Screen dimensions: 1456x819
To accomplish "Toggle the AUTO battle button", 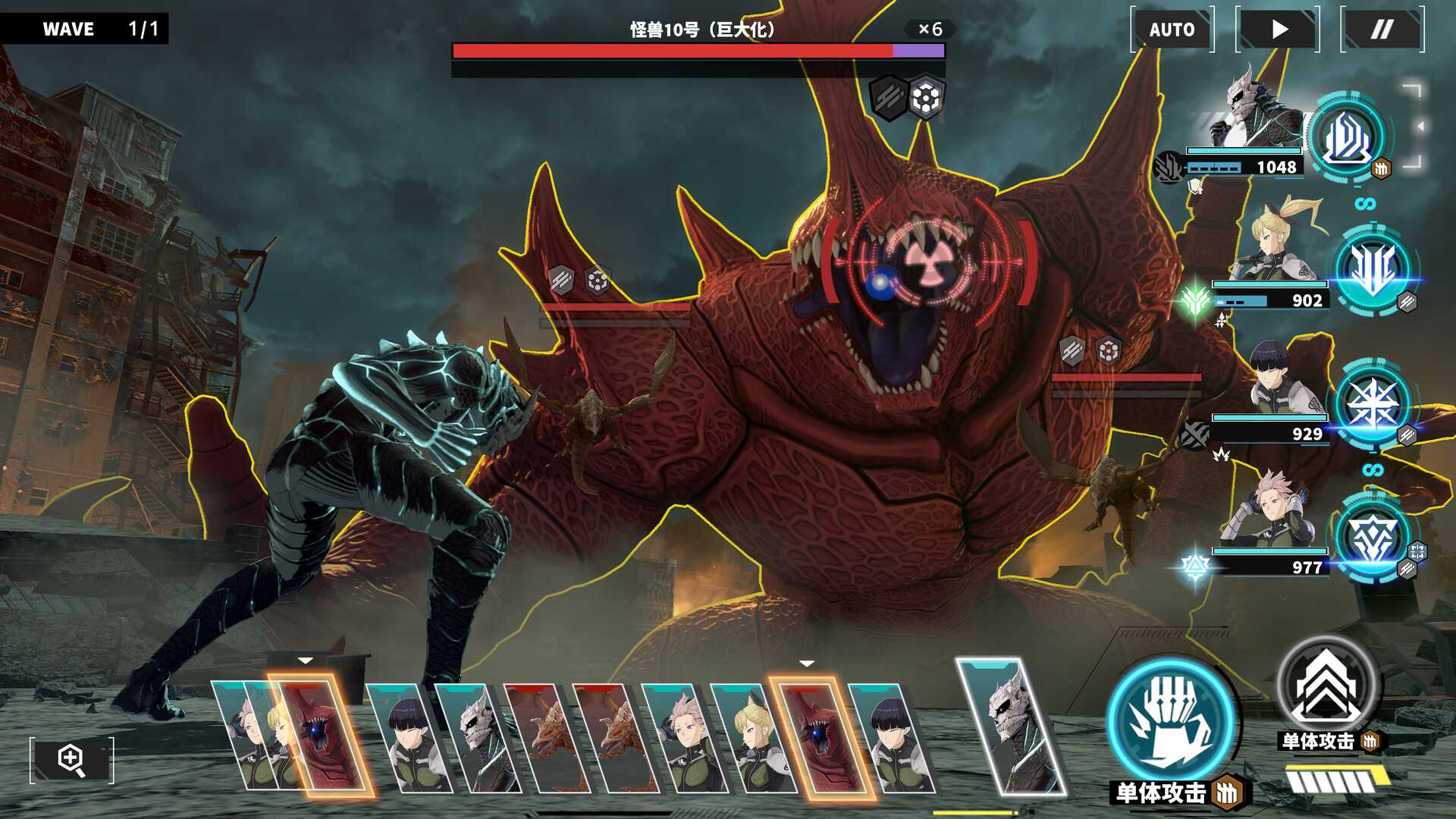I will [1172, 30].
